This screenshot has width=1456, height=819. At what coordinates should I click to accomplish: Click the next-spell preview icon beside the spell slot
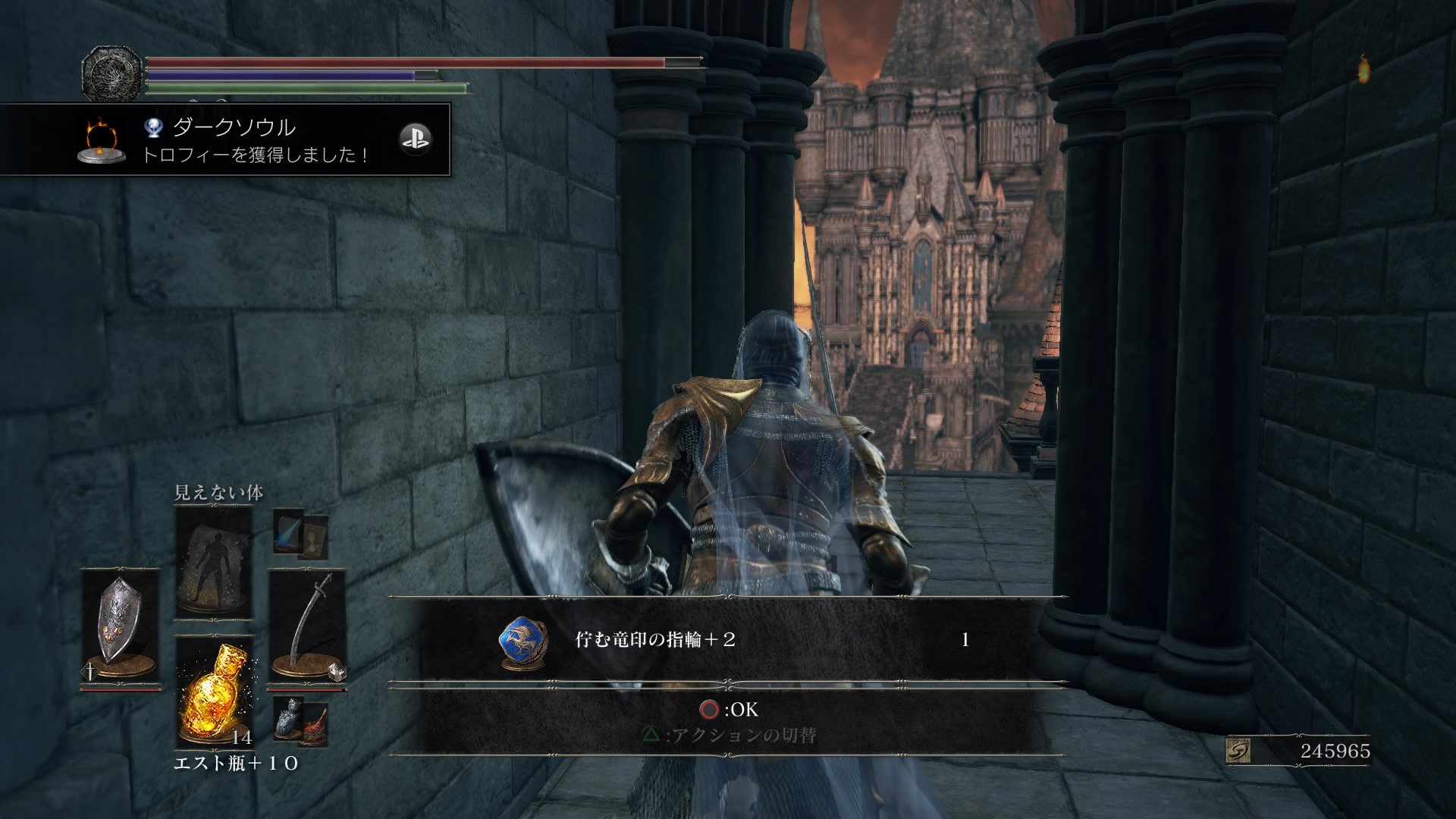click(x=300, y=534)
